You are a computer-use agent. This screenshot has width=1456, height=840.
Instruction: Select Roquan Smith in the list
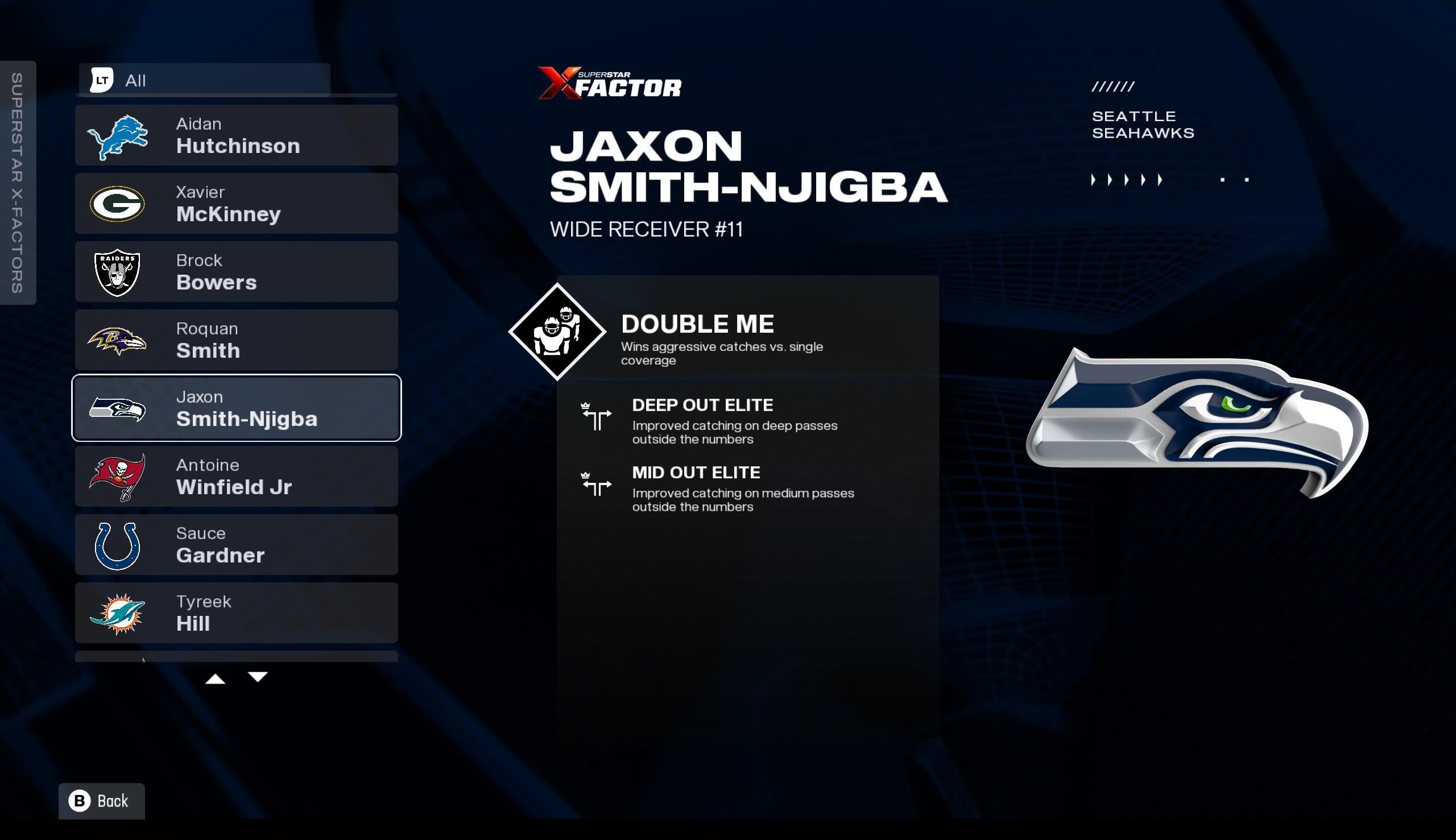pos(236,340)
